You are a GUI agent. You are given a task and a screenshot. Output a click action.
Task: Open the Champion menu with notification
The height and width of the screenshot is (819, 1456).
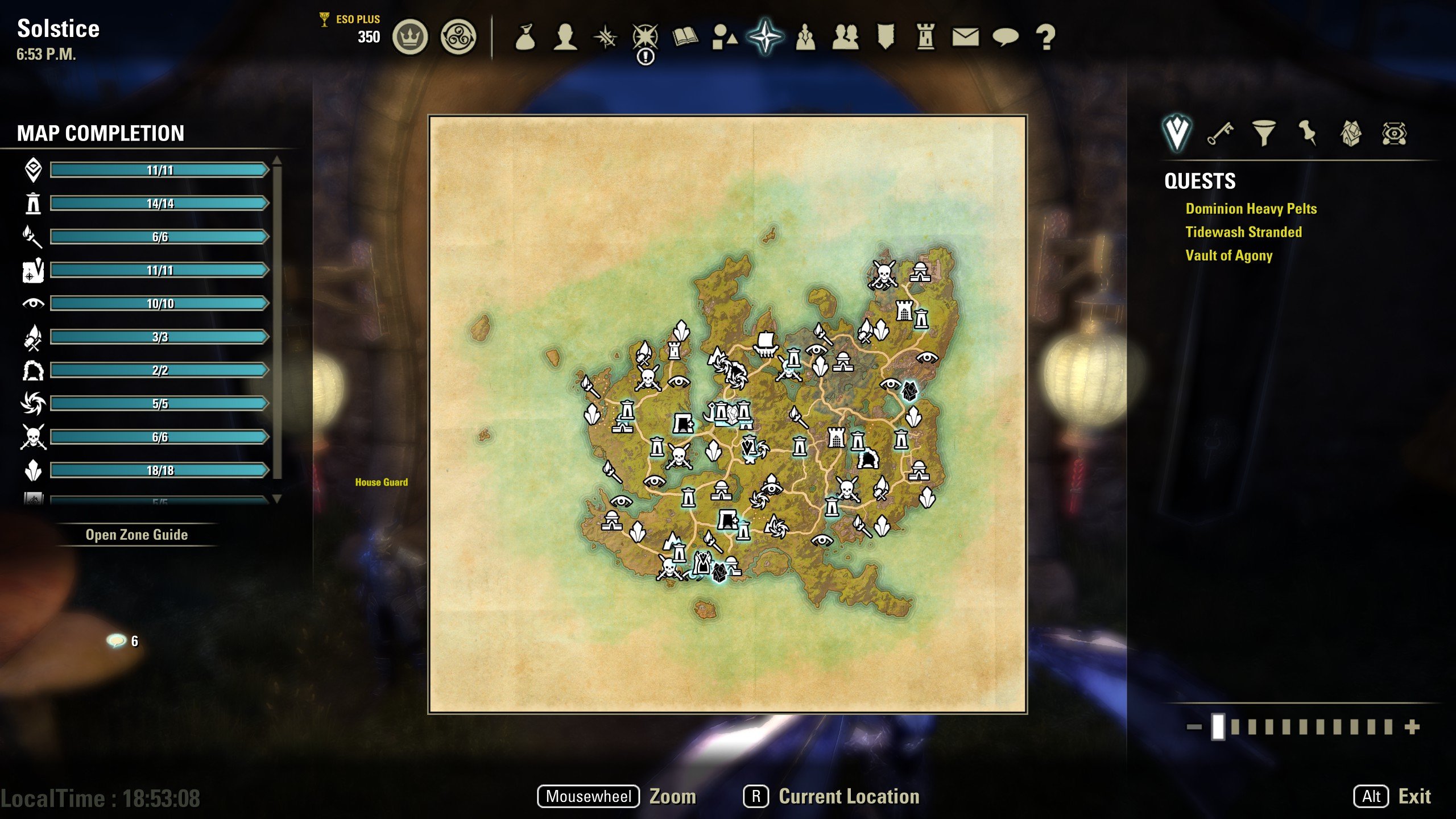(x=646, y=36)
